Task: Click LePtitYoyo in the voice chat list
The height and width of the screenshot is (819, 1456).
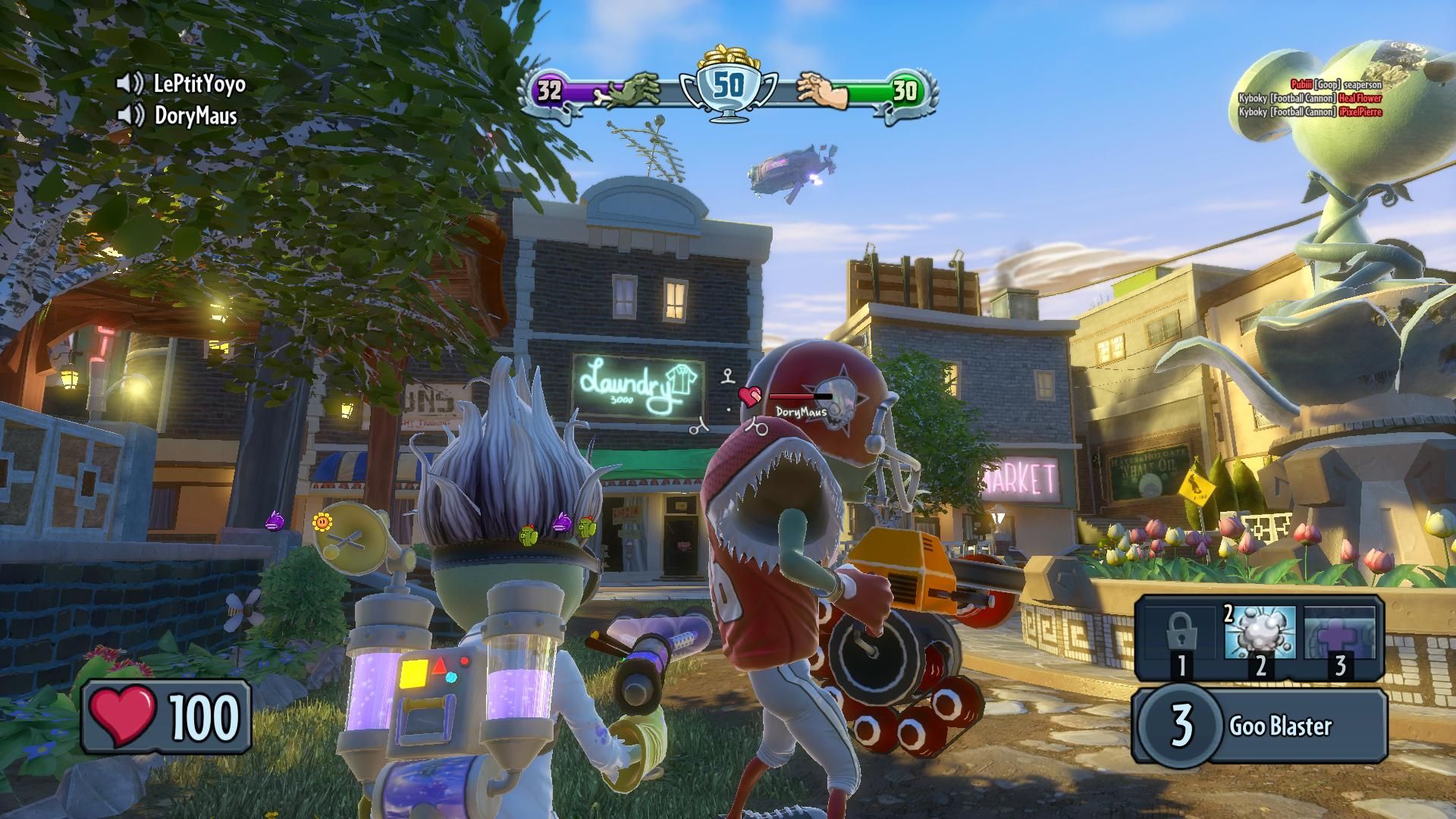Action: click(199, 83)
